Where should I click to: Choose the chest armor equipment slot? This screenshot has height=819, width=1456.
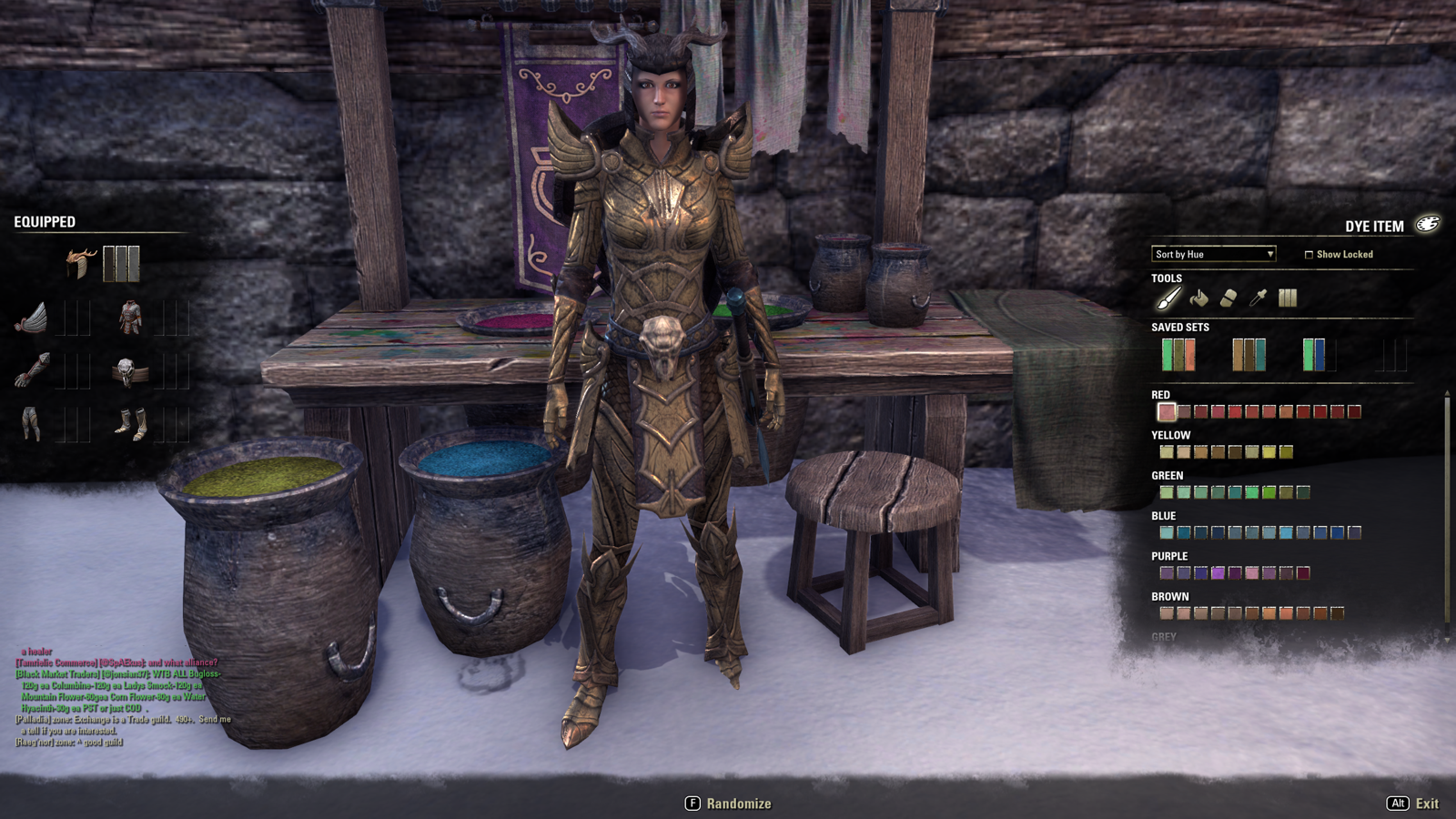pyautogui.click(x=130, y=318)
